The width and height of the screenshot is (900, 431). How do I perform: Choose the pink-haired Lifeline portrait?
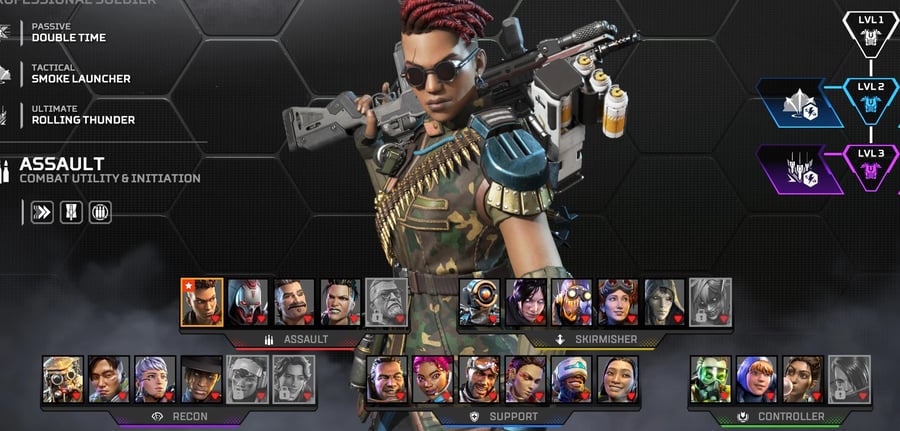[x=433, y=379]
